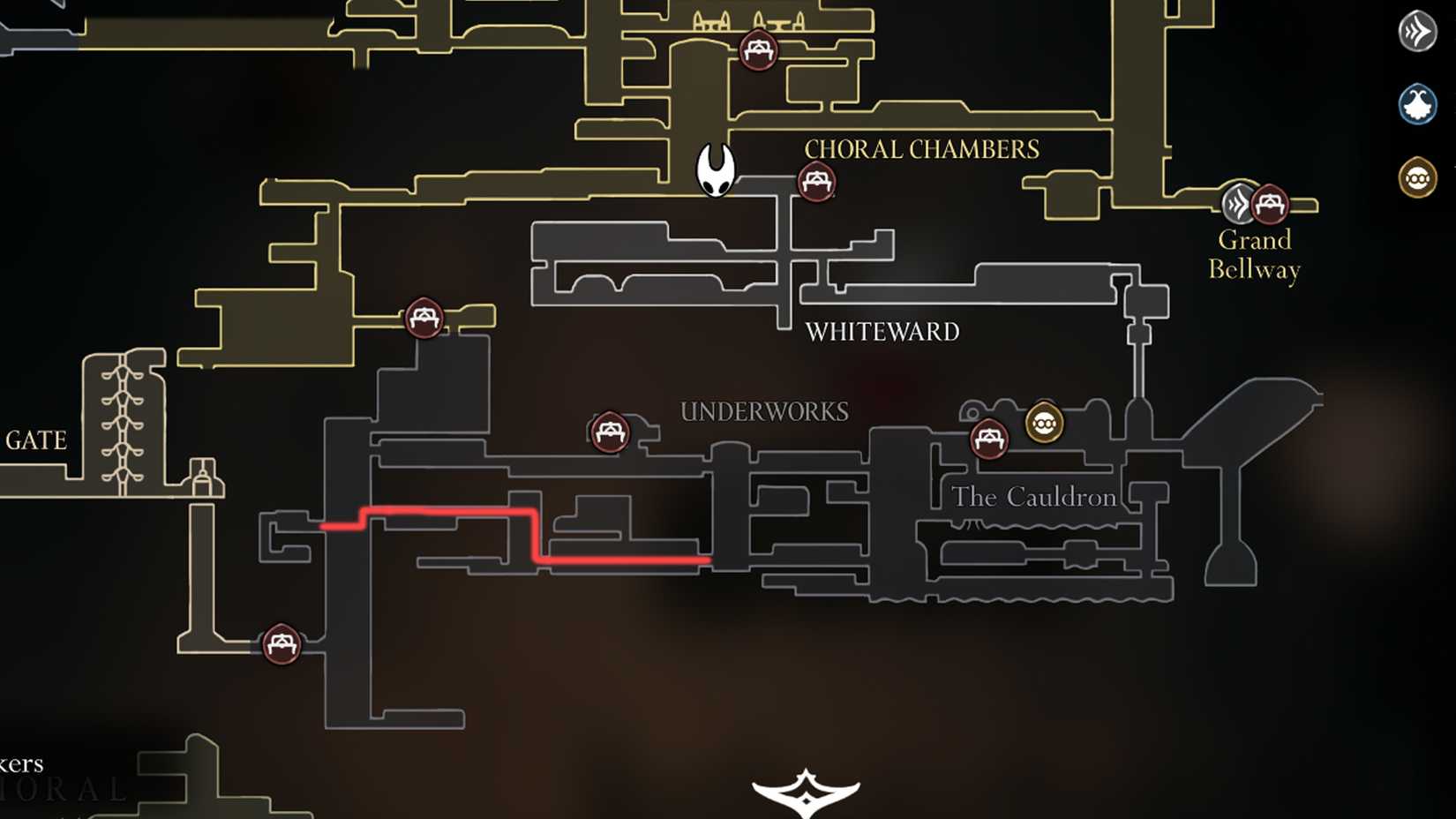
Task: Click the gold cocoon marker beside The Cauldron bench
Action: [x=1045, y=423]
